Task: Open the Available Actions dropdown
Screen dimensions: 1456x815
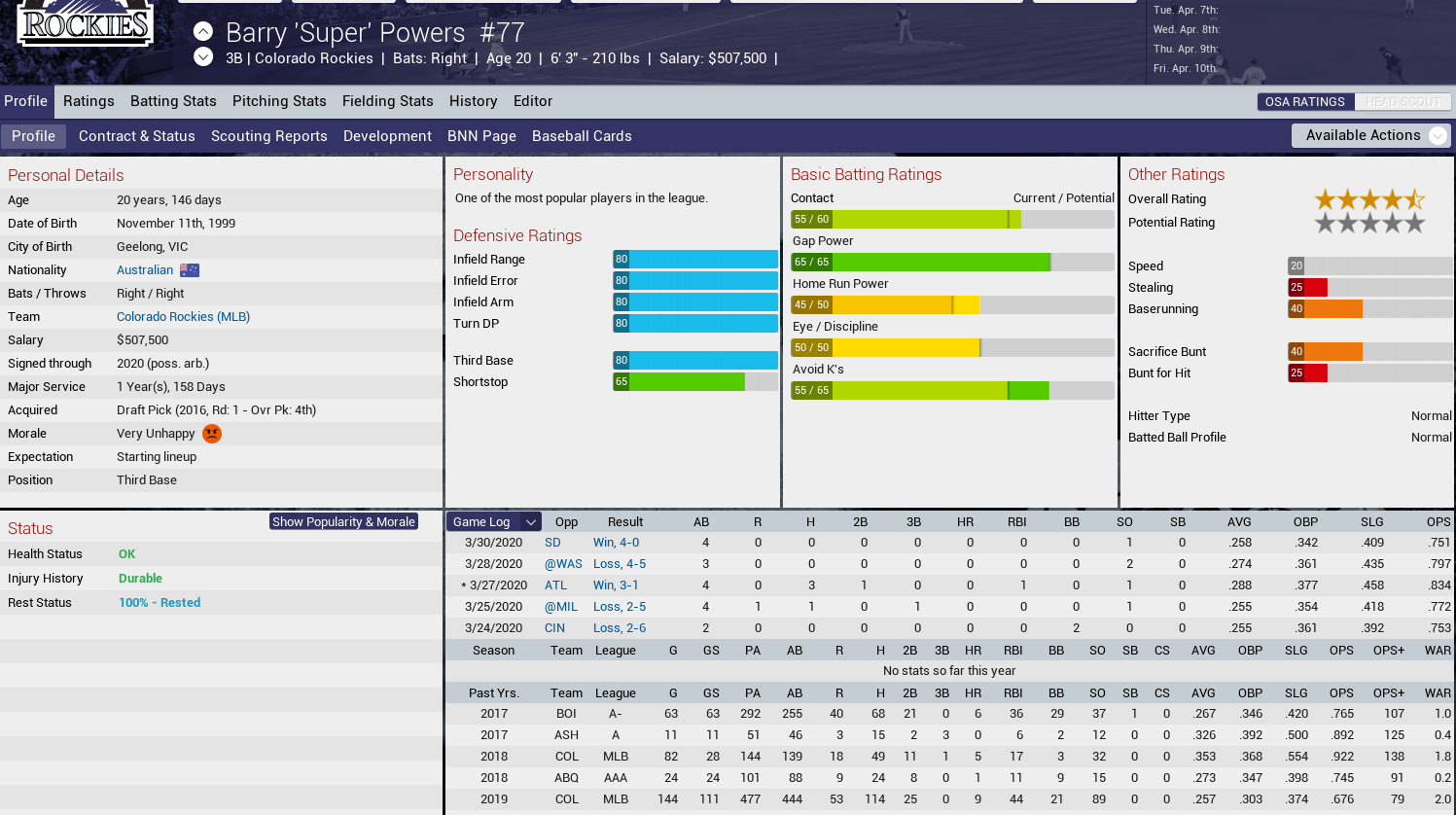Action: point(1370,135)
